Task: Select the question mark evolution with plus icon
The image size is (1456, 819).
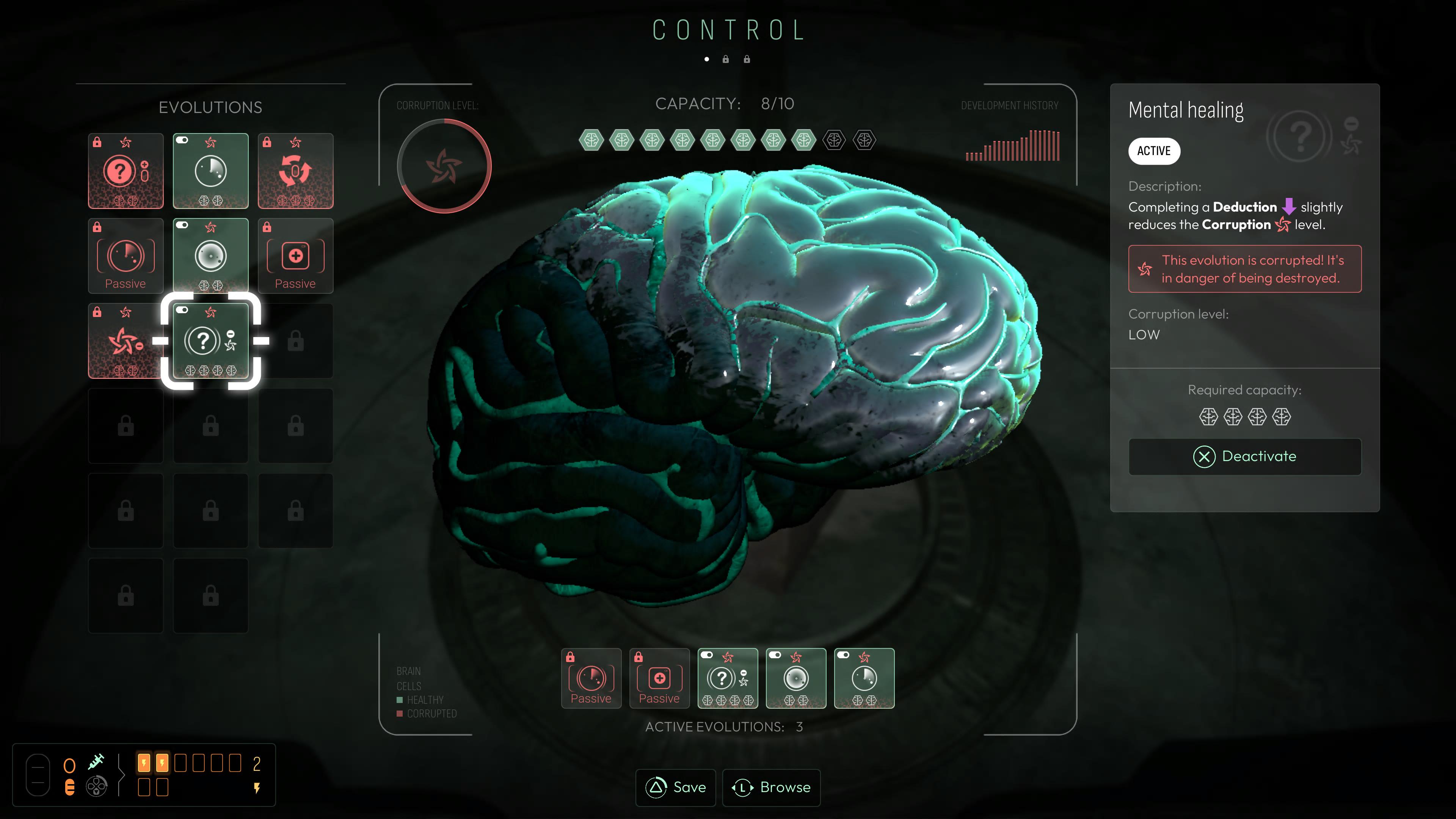Action: 126,171
